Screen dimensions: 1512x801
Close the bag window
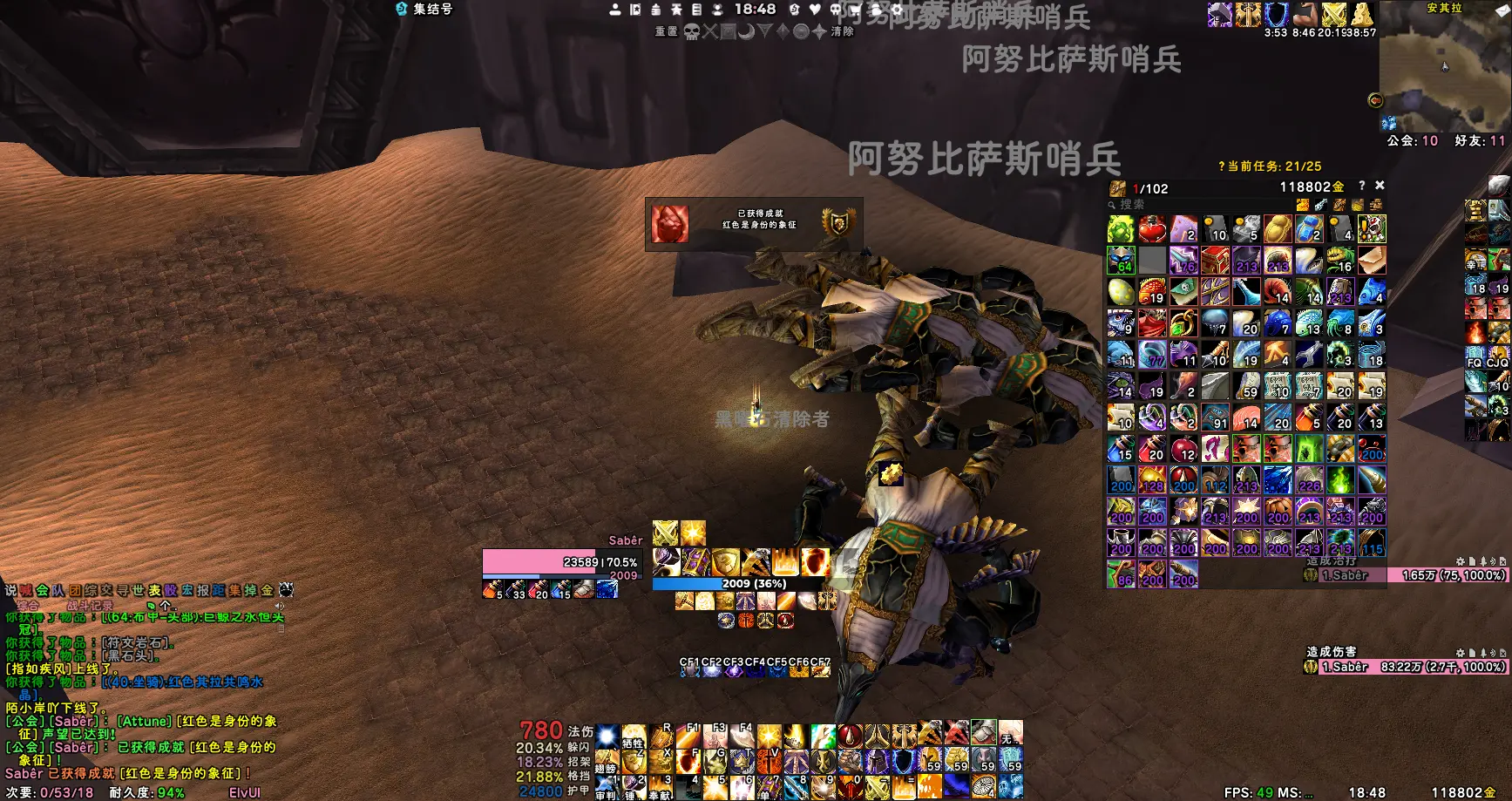(1380, 186)
